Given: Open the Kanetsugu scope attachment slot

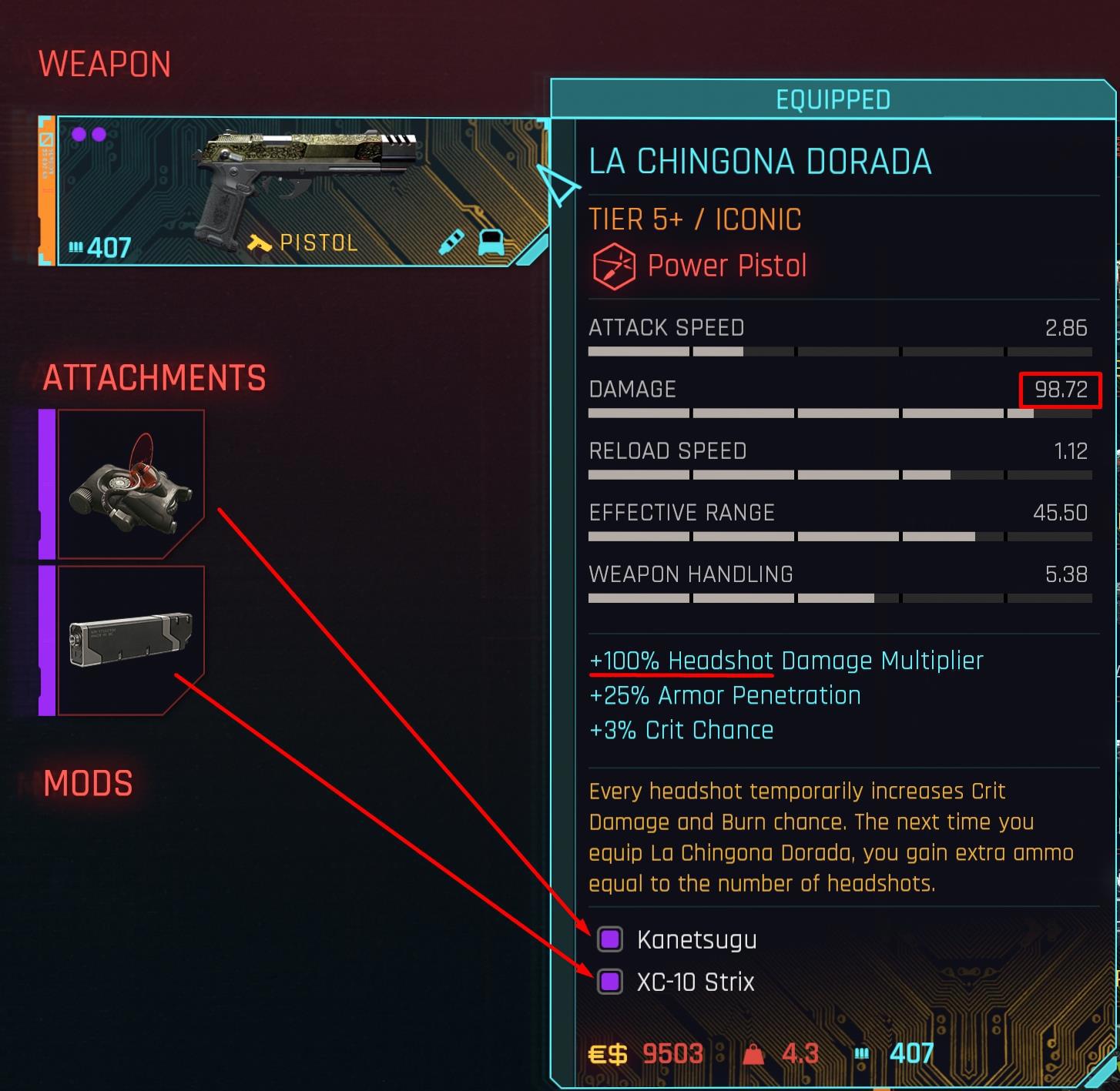Looking at the screenshot, I should click(131, 484).
